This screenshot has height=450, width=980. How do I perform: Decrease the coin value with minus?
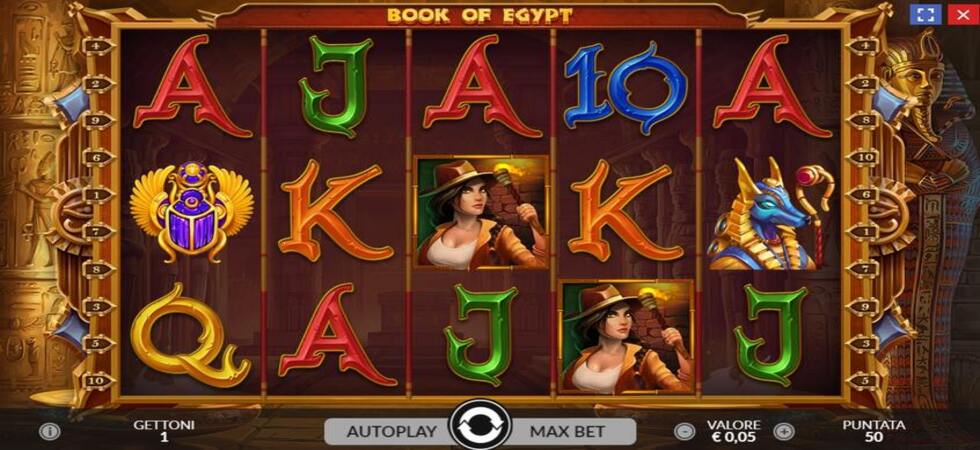[x=684, y=432]
